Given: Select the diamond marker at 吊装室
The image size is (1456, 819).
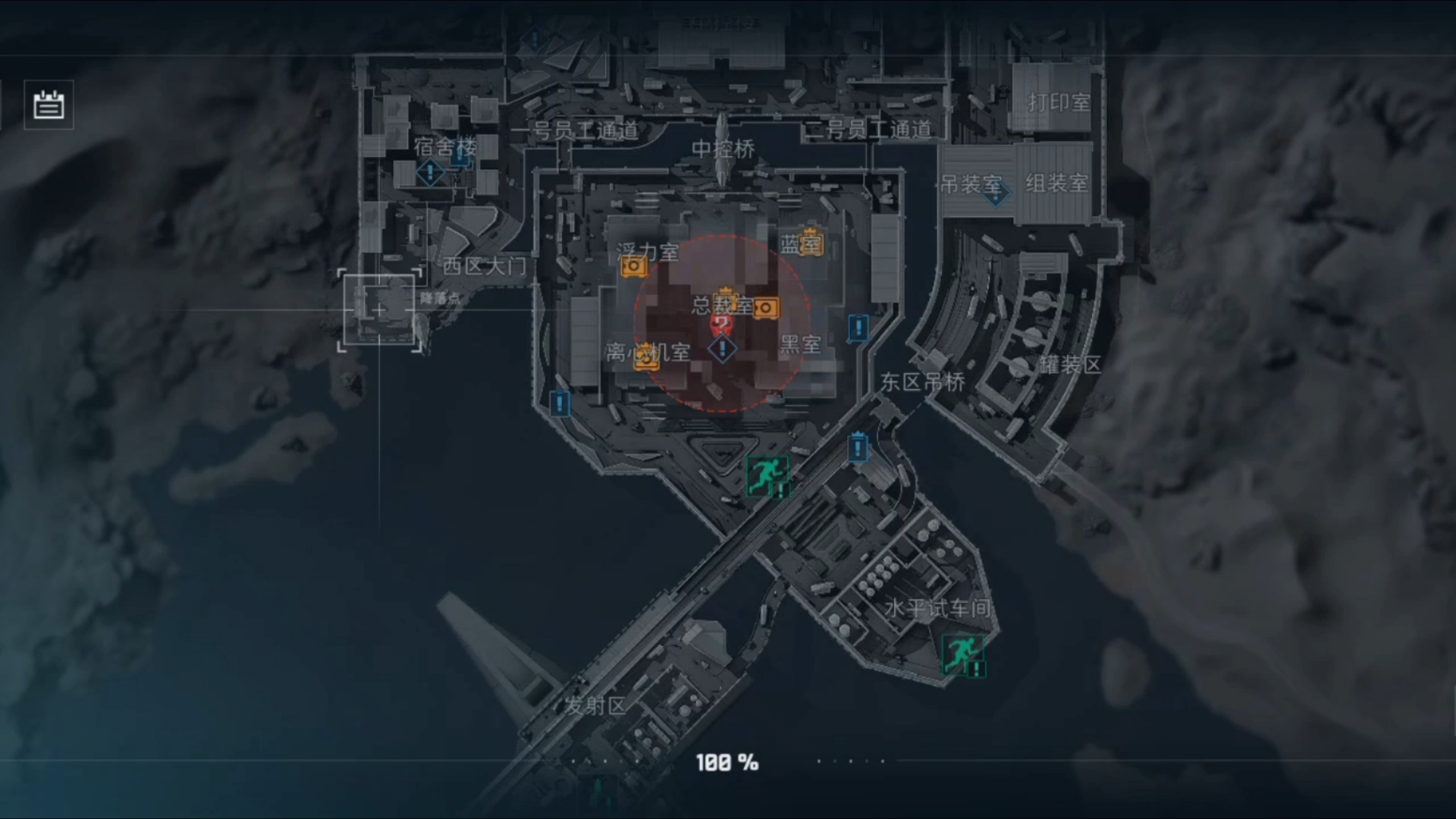Looking at the screenshot, I should point(996,194).
